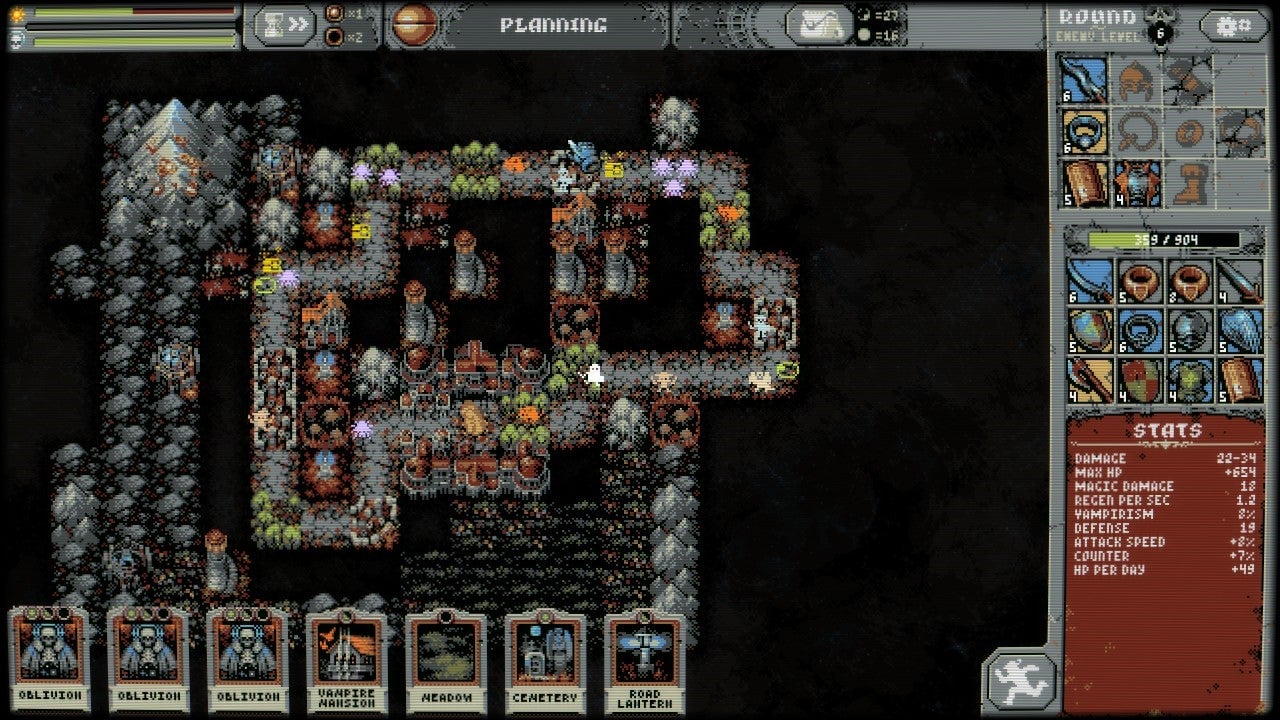Viewport: 1280px width, 720px height.
Task: Click the 359/904 experience bar
Action: coord(1163,241)
